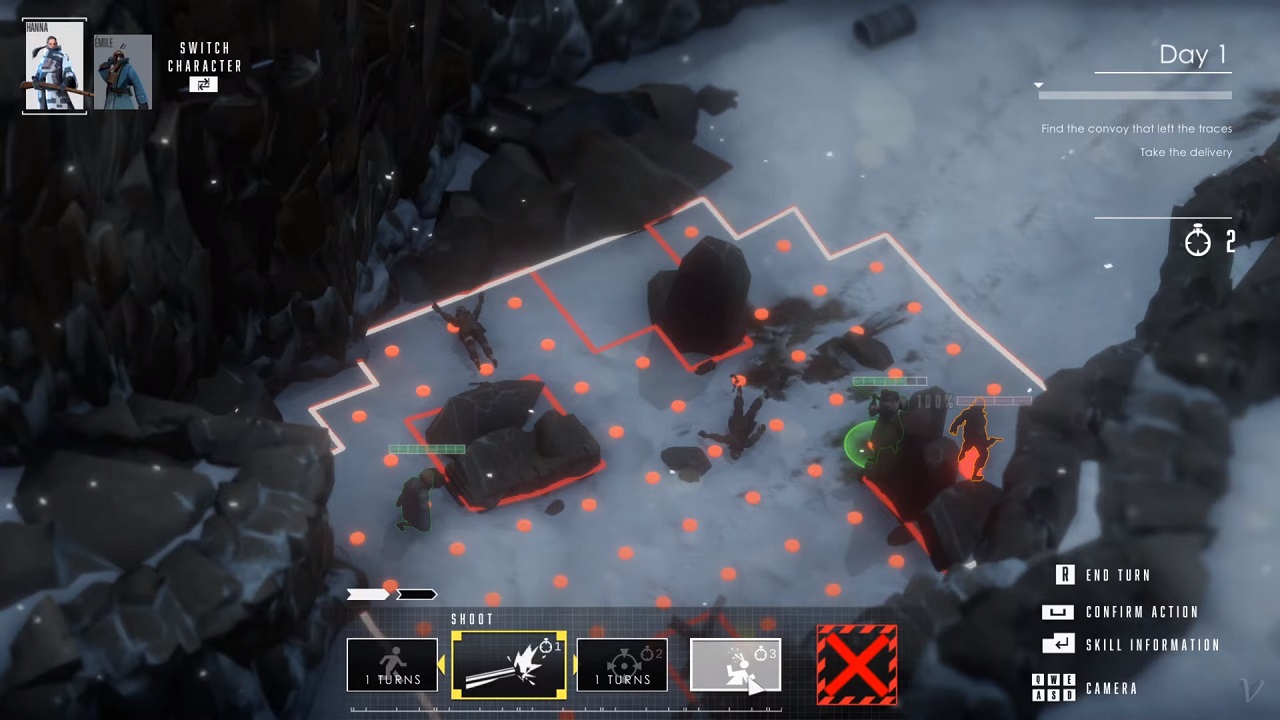Cancel with the red X button
Image resolution: width=1280 pixels, height=720 pixels.
point(857,665)
